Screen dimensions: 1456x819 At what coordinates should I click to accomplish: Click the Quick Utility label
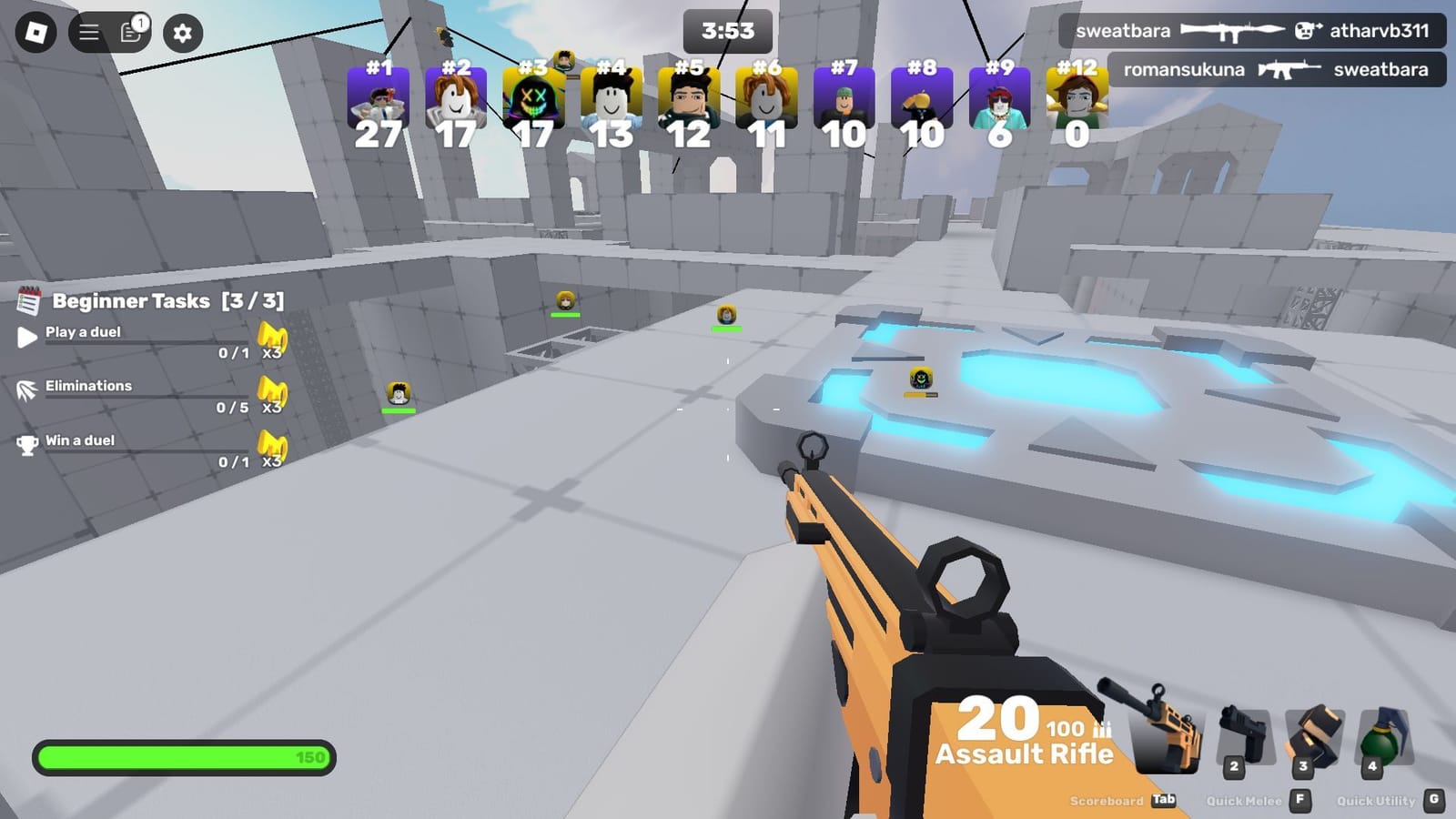[1375, 801]
